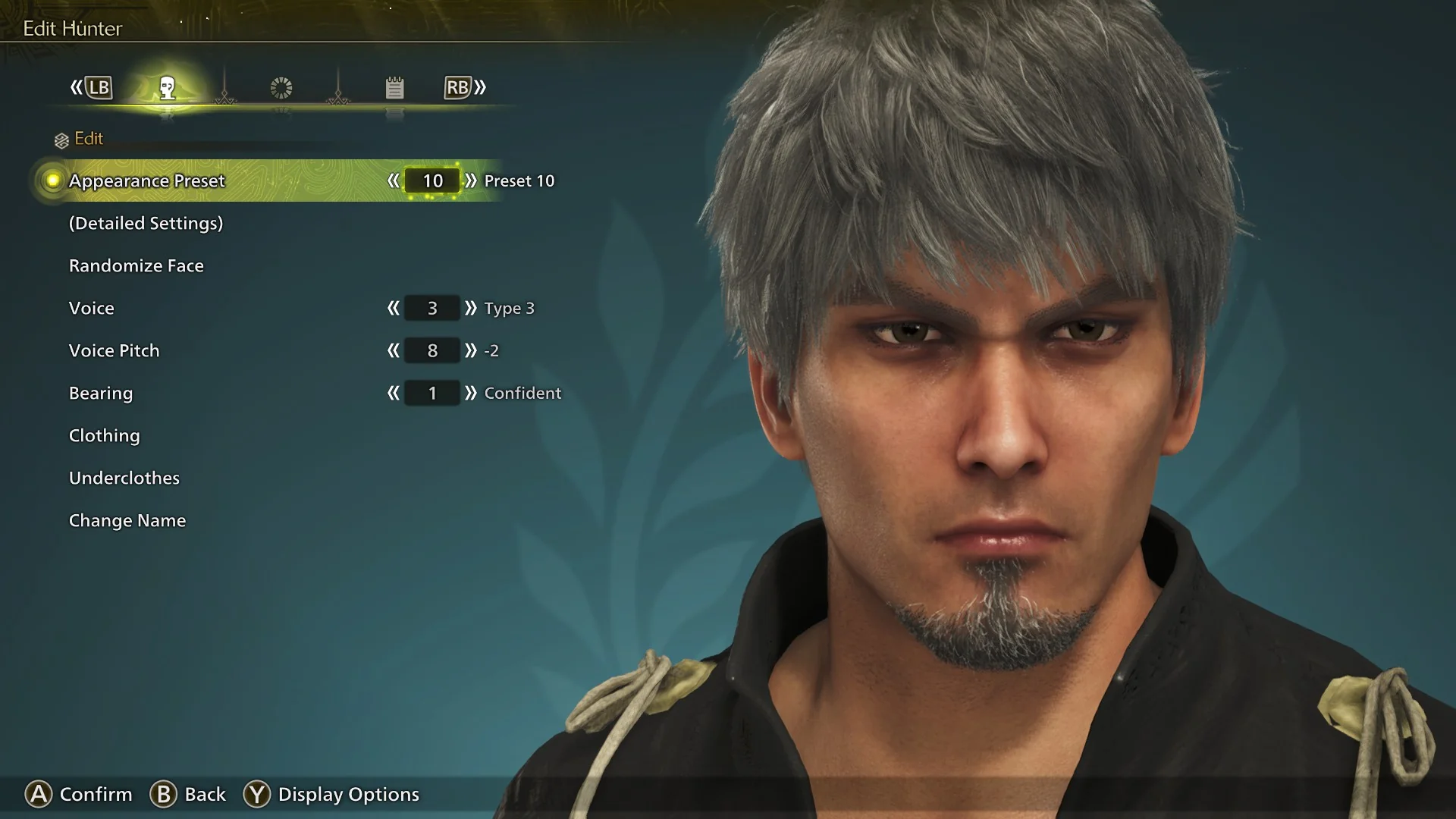This screenshot has width=1456, height=819.
Task: Switch Bearing to previous style
Action: click(x=393, y=393)
